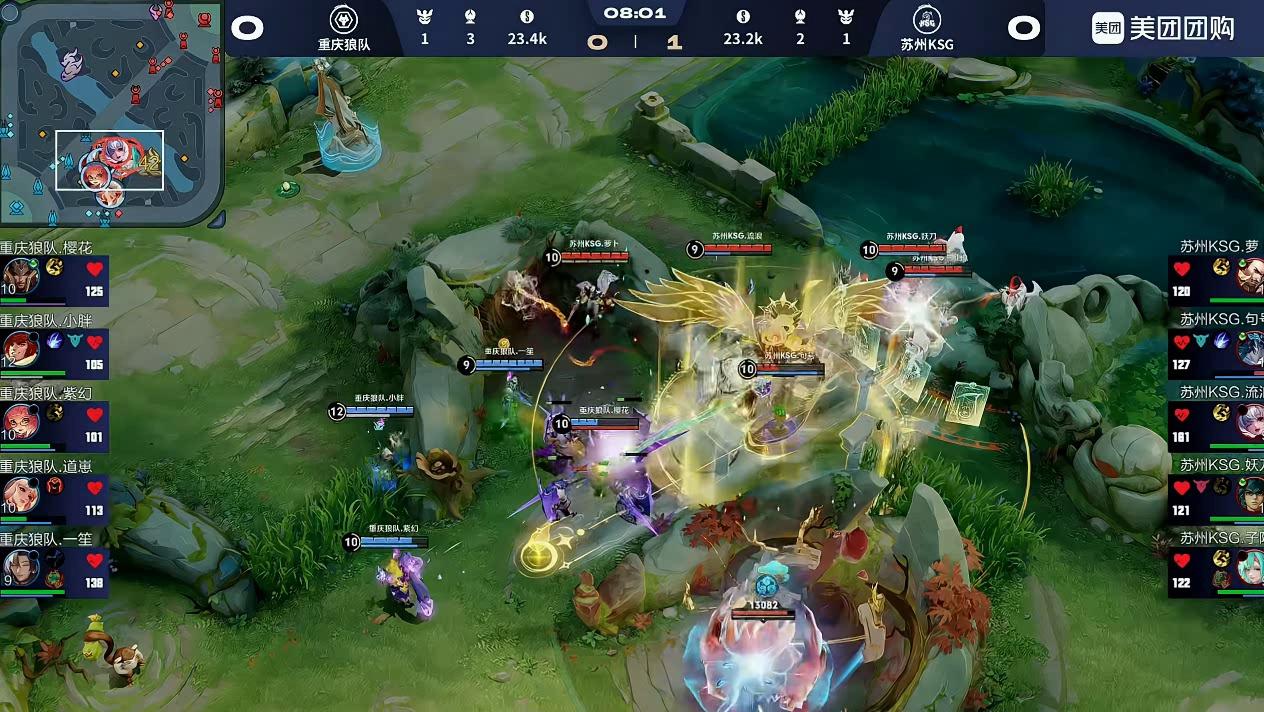Pick the 重庆狼队.一笙 player panel
Viewport: 1264px width, 712px height.
tap(54, 566)
